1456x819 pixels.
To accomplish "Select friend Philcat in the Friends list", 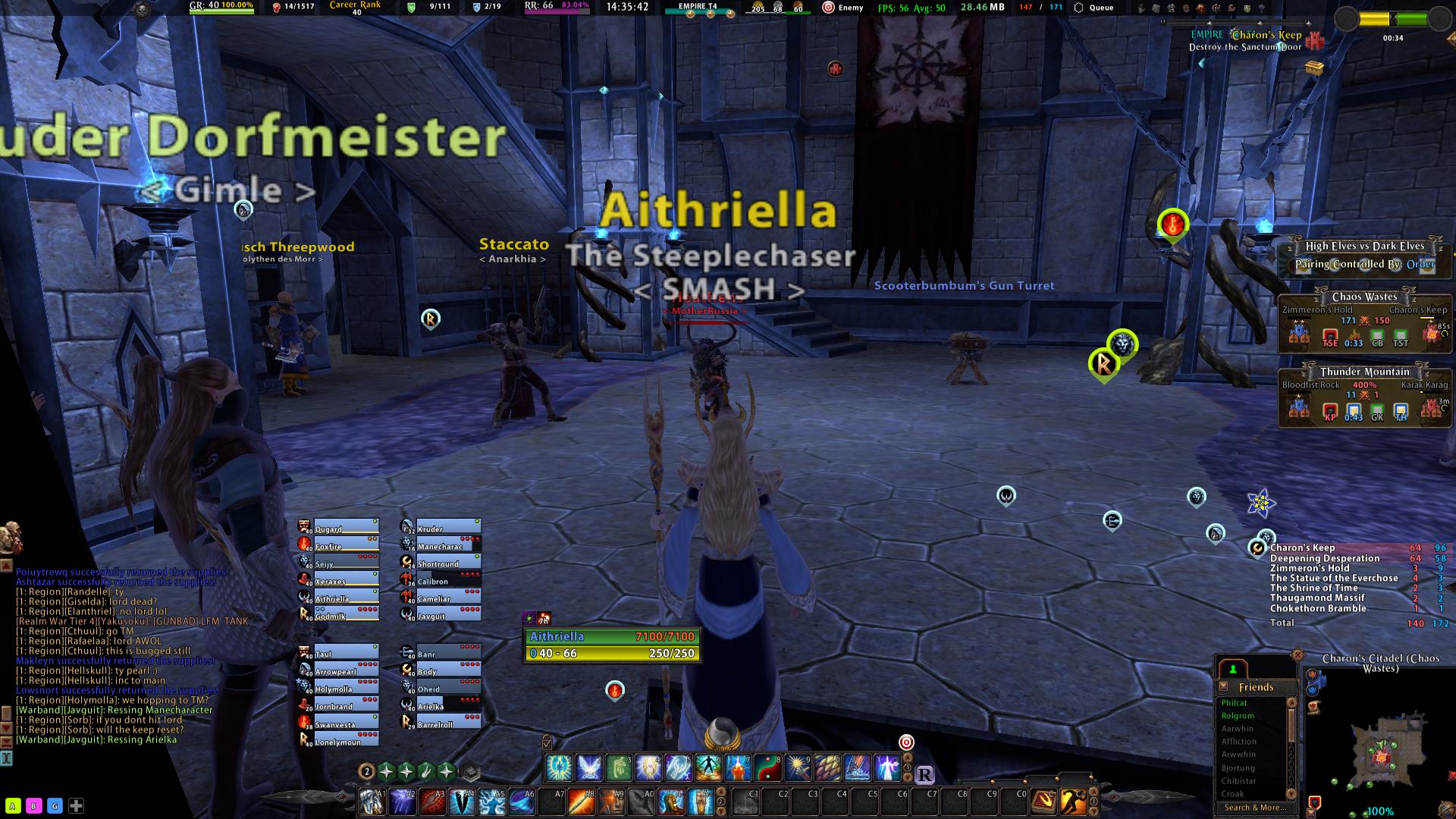I will [1234, 703].
